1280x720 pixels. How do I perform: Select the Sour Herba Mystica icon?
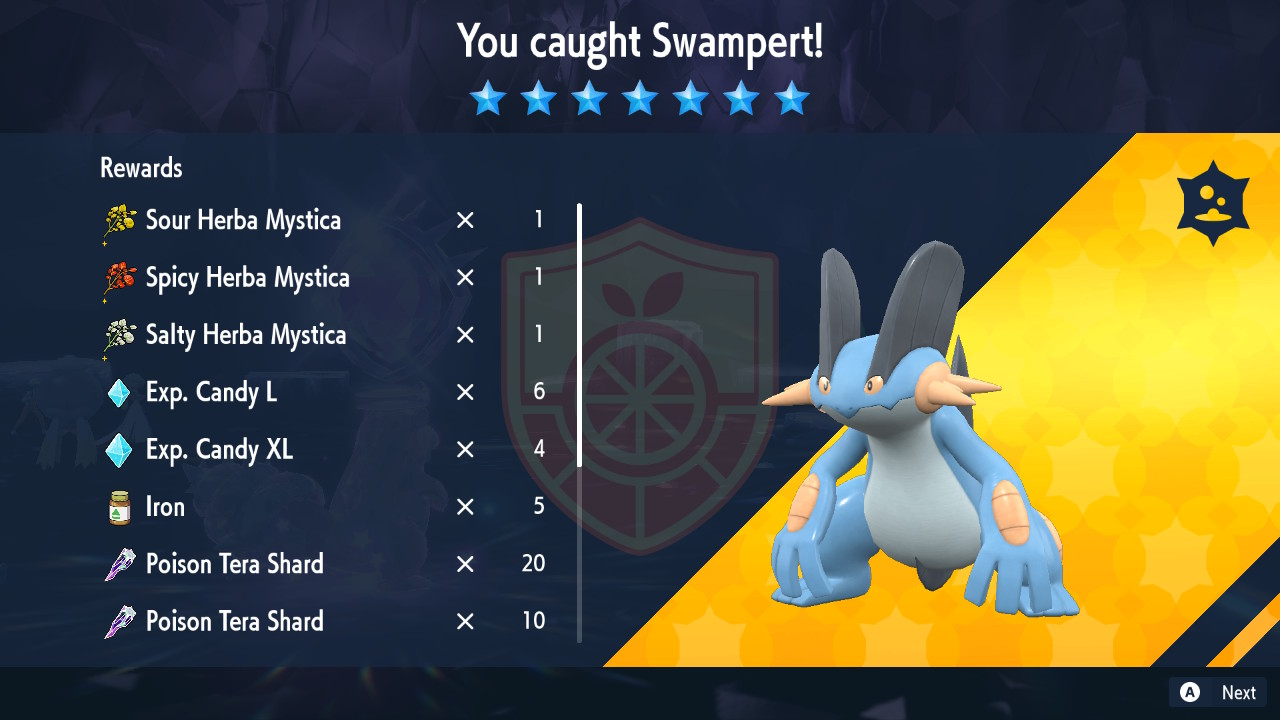pos(119,220)
